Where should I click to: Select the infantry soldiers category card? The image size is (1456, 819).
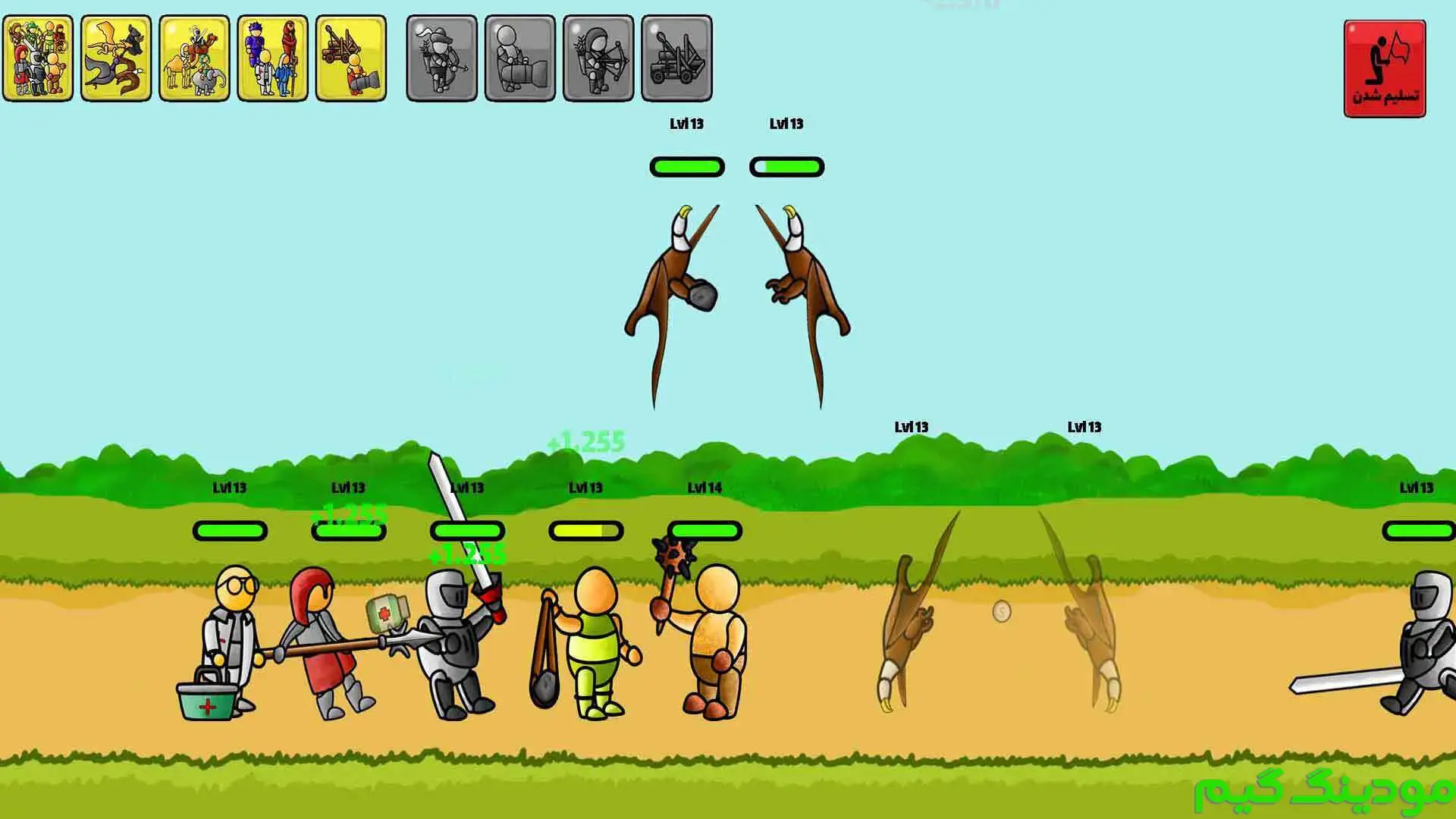point(38,58)
